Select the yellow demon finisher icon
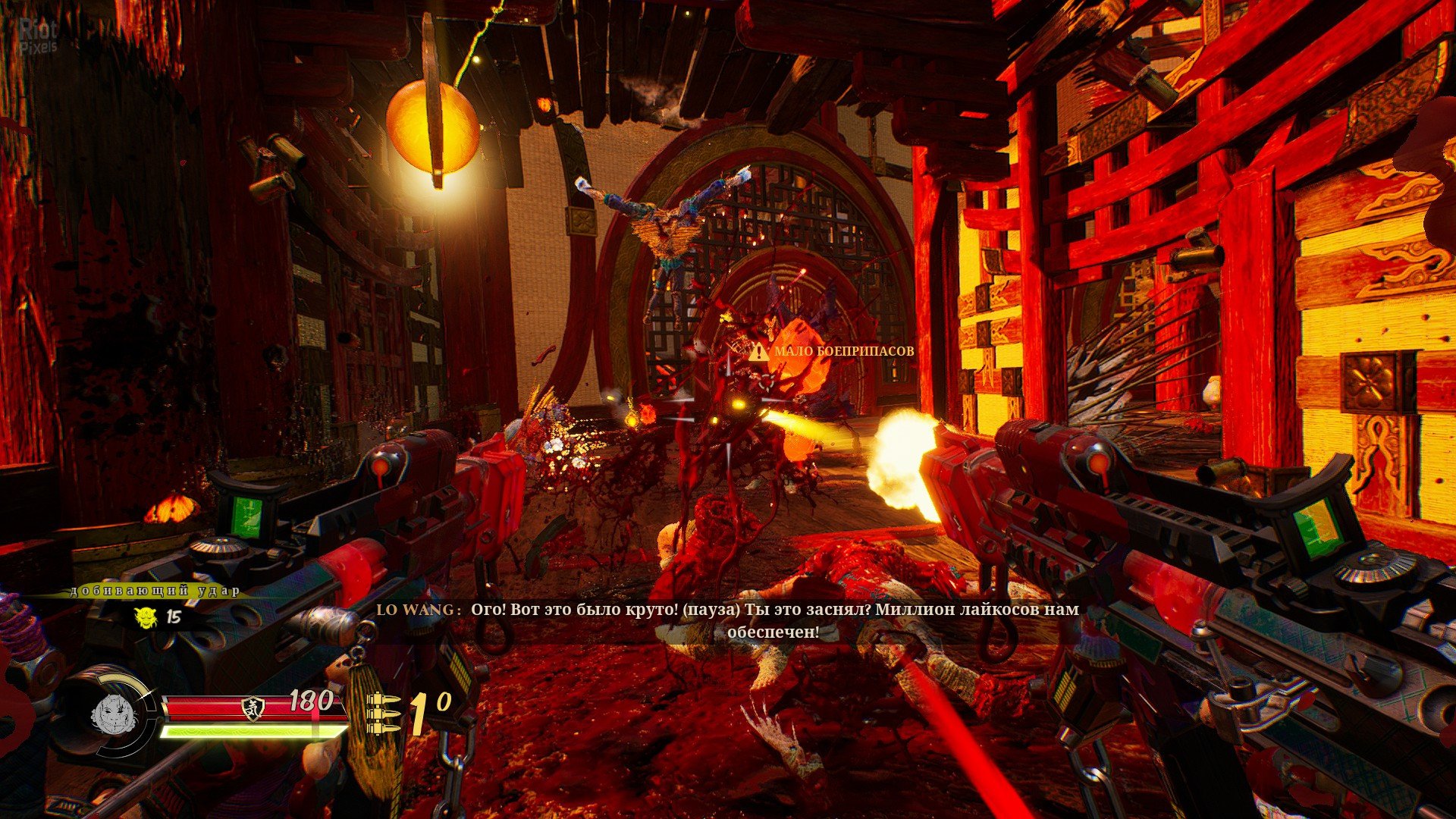1456x819 pixels. pos(146,617)
